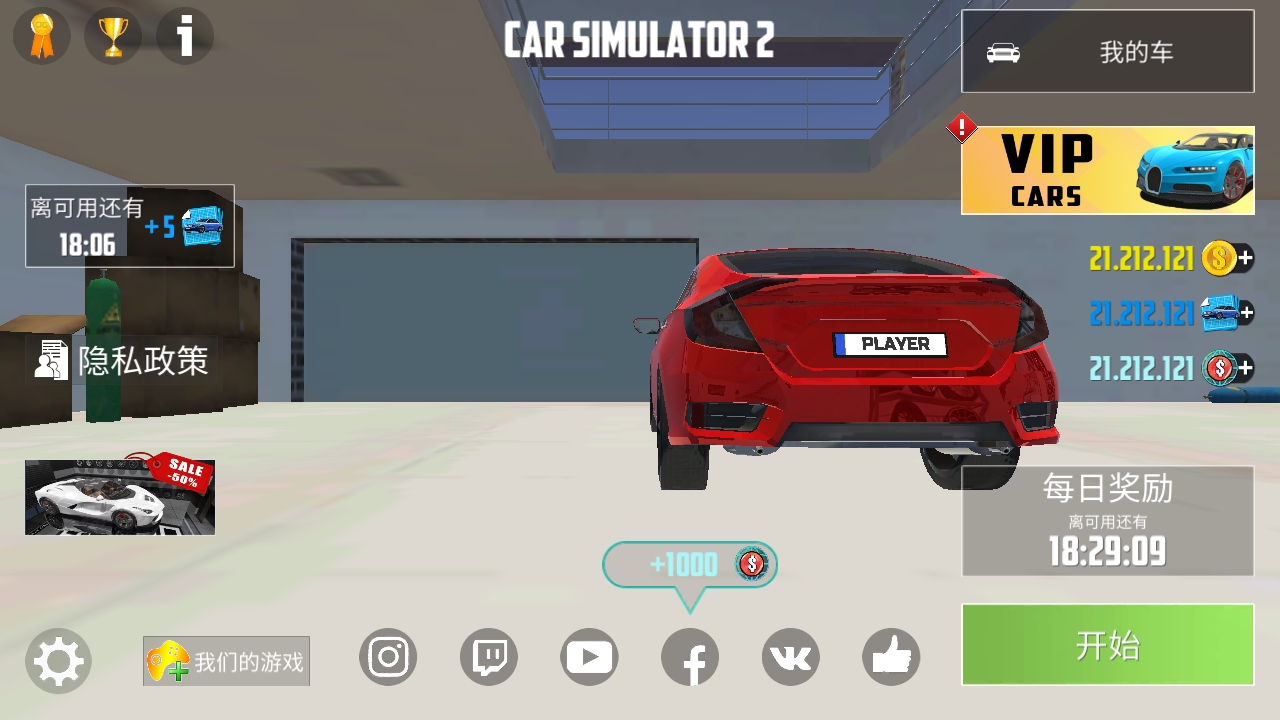Show game info with the i icon

[185, 37]
